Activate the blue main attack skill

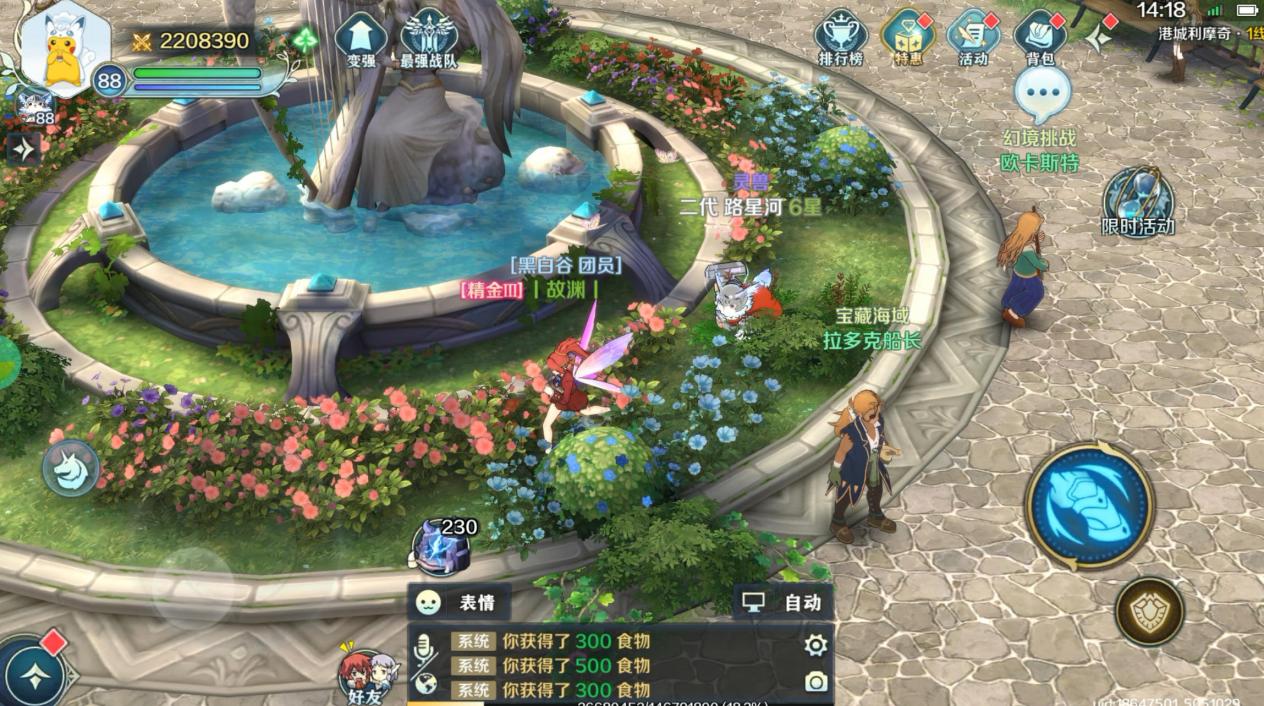pos(1090,506)
